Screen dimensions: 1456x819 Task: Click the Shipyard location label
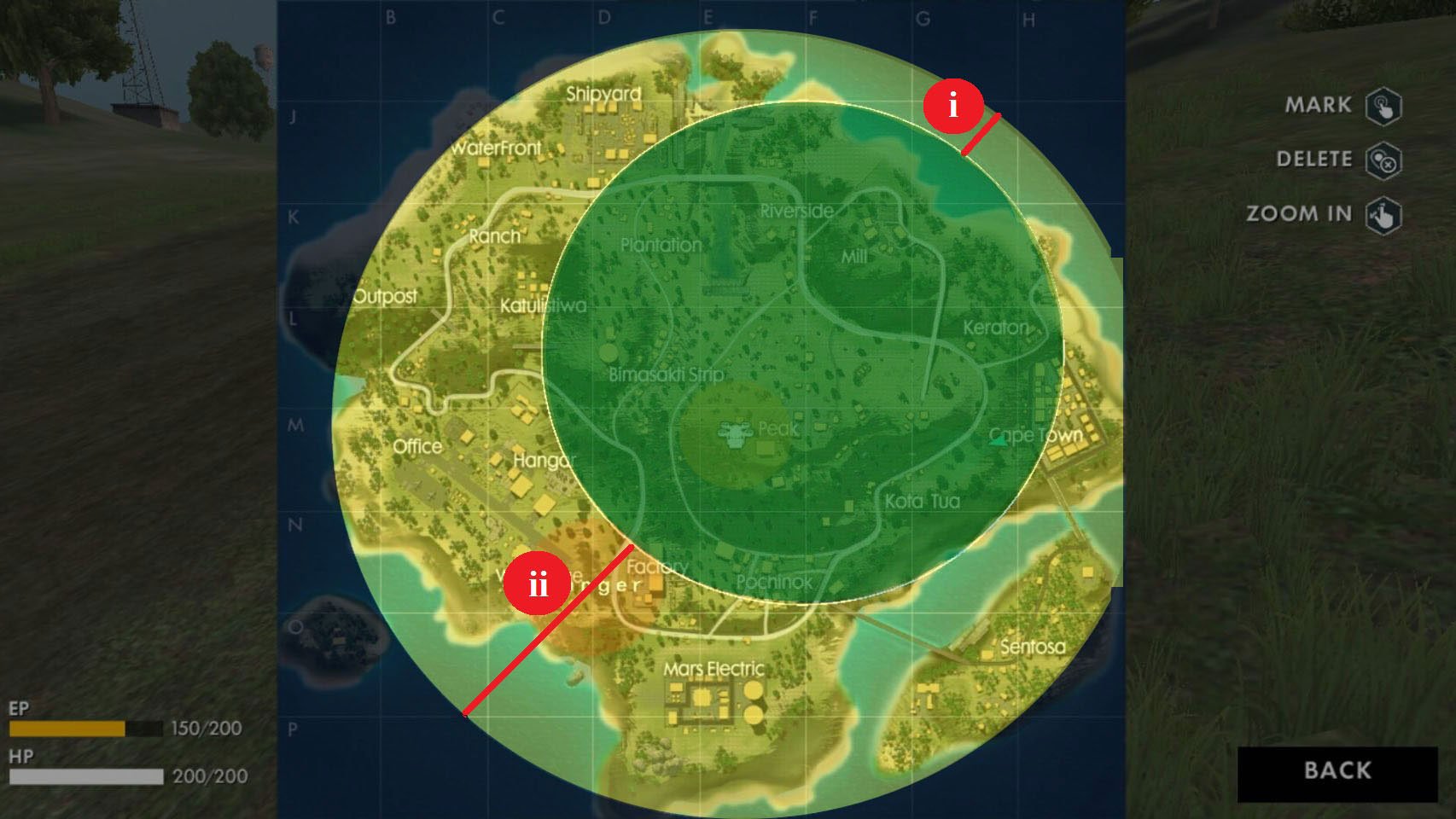(x=604, y=95)
